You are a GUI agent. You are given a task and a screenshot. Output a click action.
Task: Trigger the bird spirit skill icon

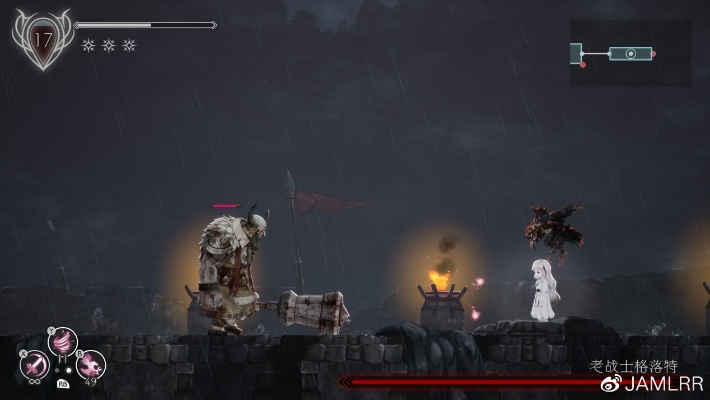91,364
